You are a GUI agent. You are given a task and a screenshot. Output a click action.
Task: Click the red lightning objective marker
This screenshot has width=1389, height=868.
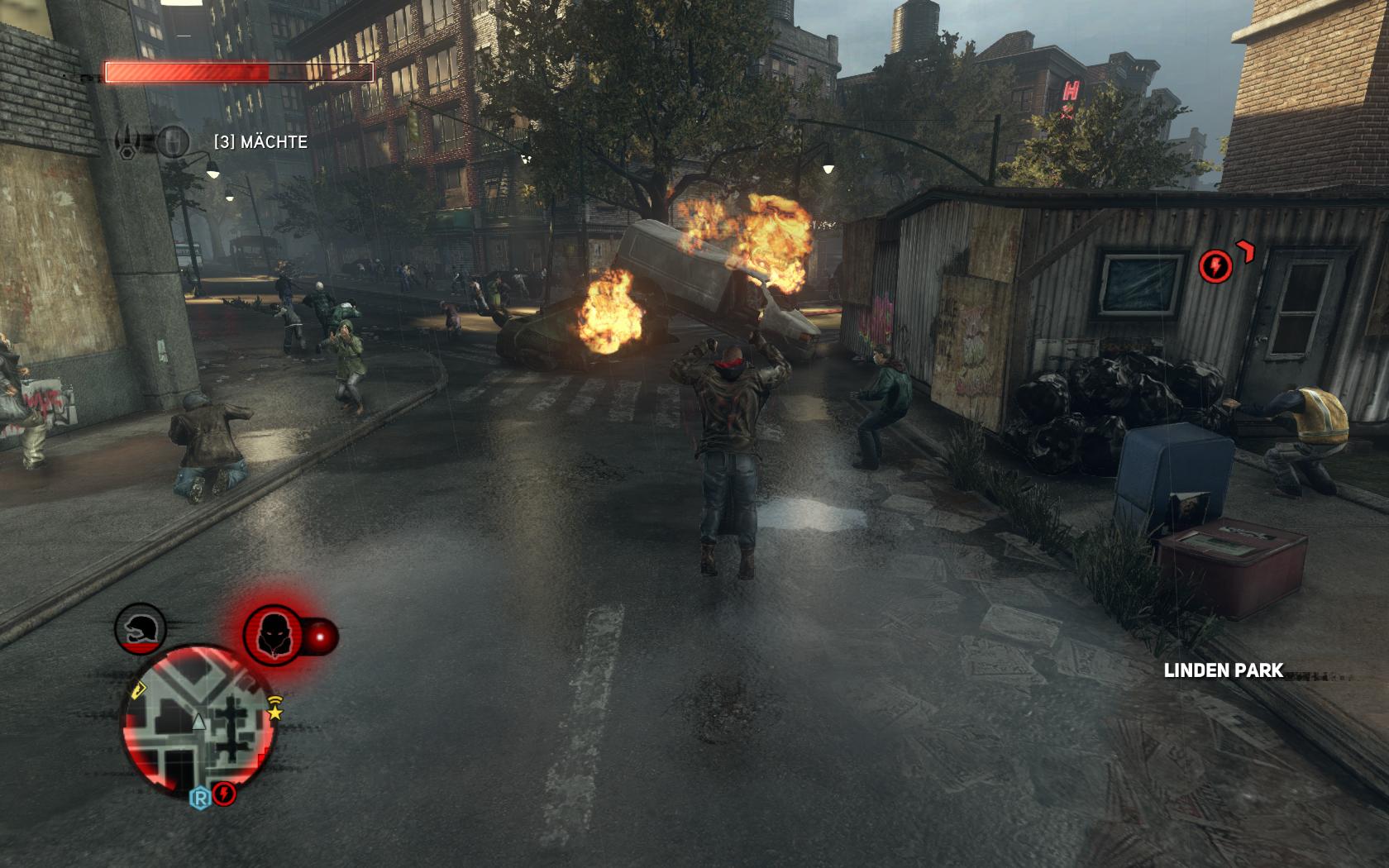[1215, 265]
